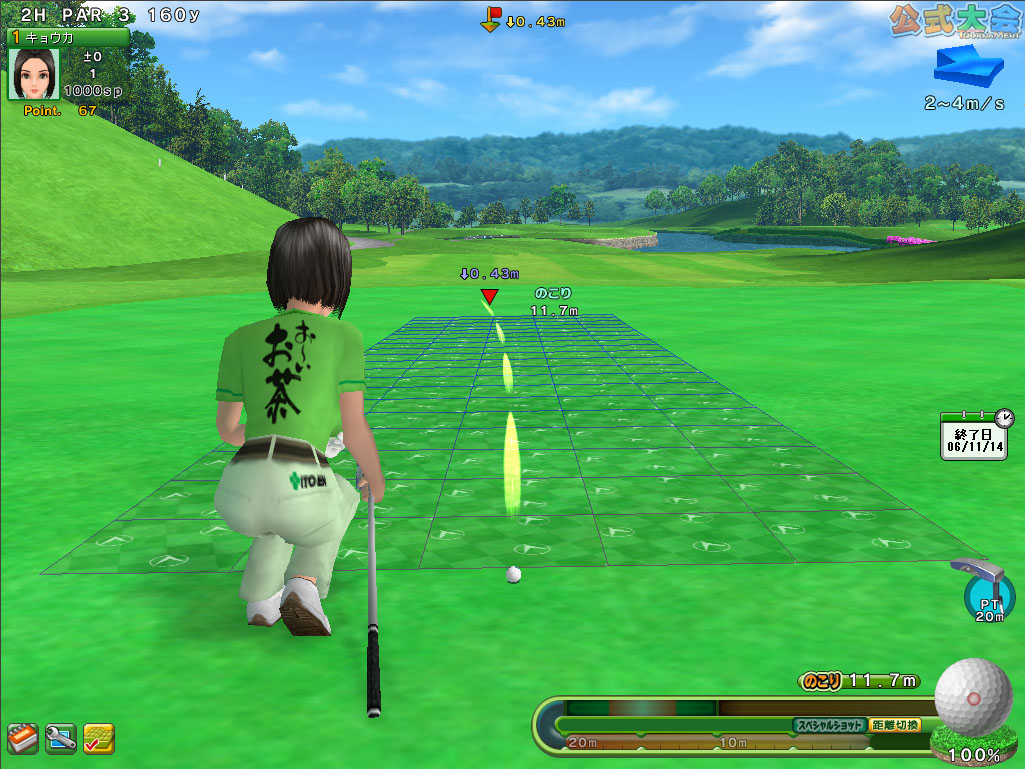Screen dimensions: 1025x769
Task: Click the 距離切換 distance switch button
Action: pos(896,725)
